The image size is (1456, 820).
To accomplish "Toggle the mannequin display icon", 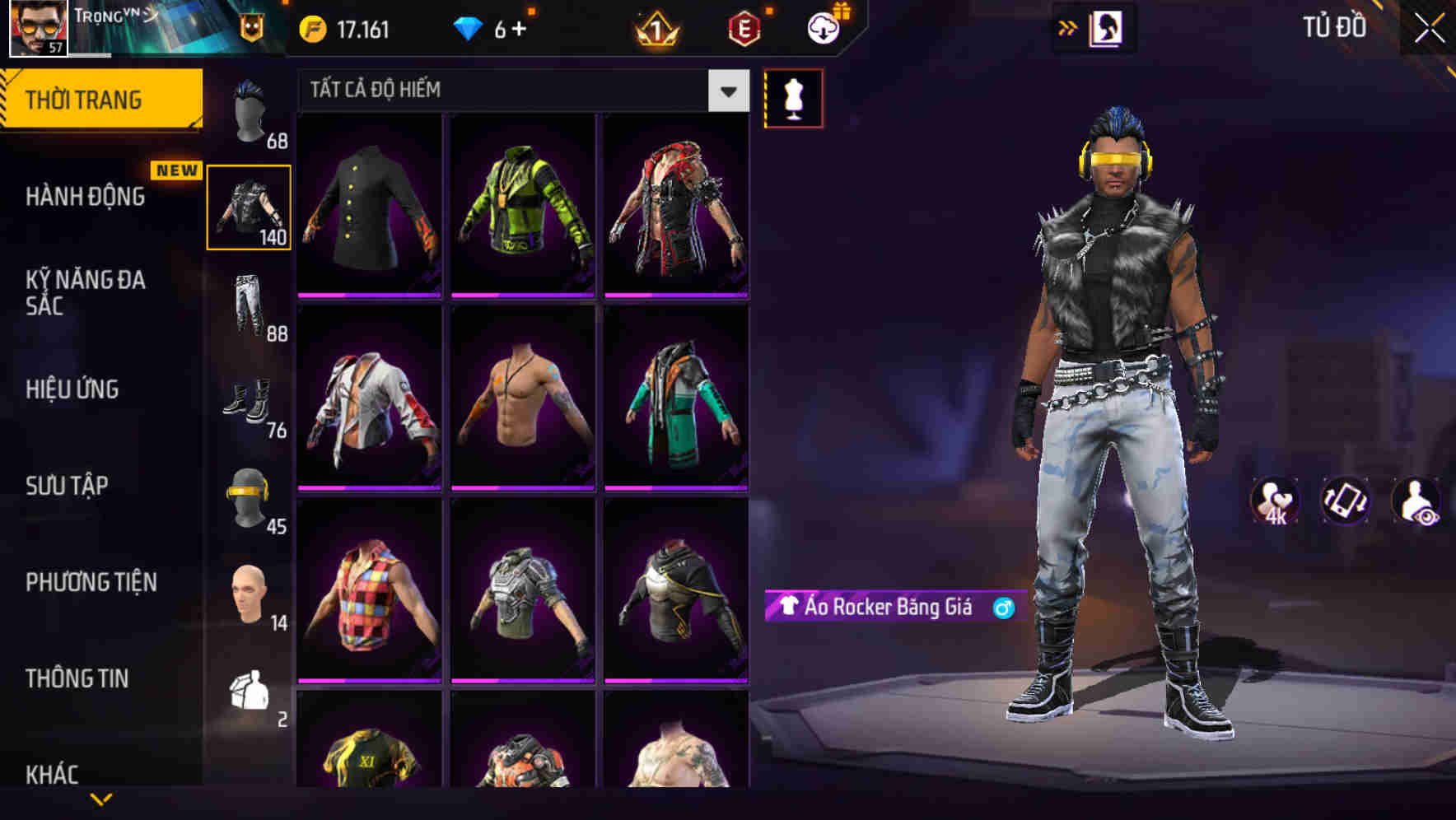I will pyautogui.click(x=793, y=97).
